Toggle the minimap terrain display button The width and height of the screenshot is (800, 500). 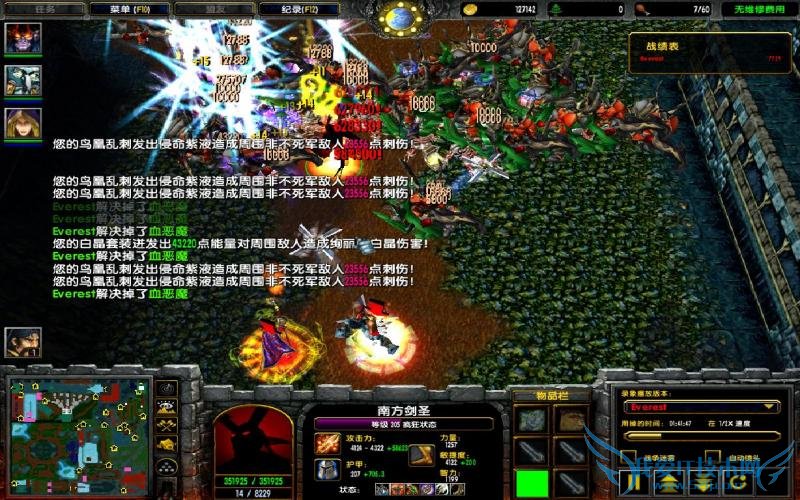tap(168, 407)
